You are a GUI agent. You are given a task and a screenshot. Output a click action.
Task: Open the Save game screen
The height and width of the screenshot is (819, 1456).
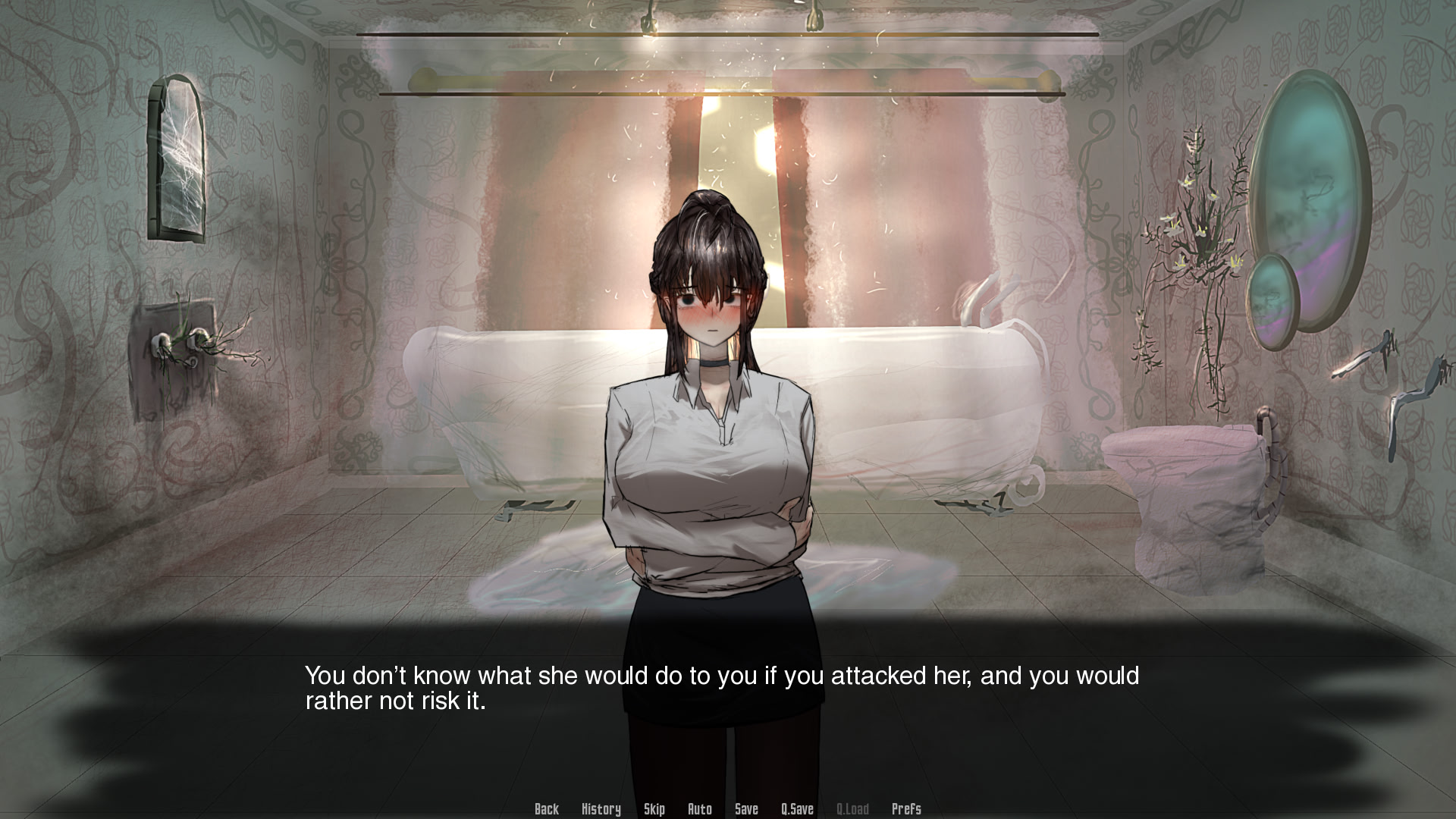[746, 809]
